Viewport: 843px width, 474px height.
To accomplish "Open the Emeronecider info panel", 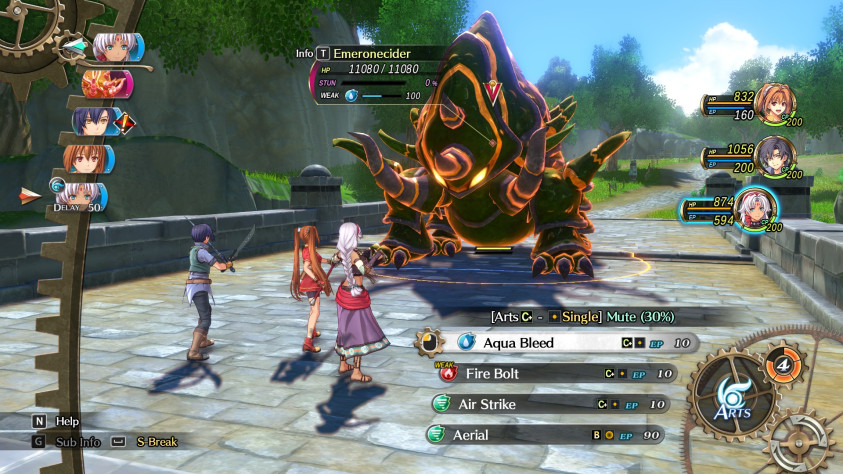I will (x=323, y=53).
